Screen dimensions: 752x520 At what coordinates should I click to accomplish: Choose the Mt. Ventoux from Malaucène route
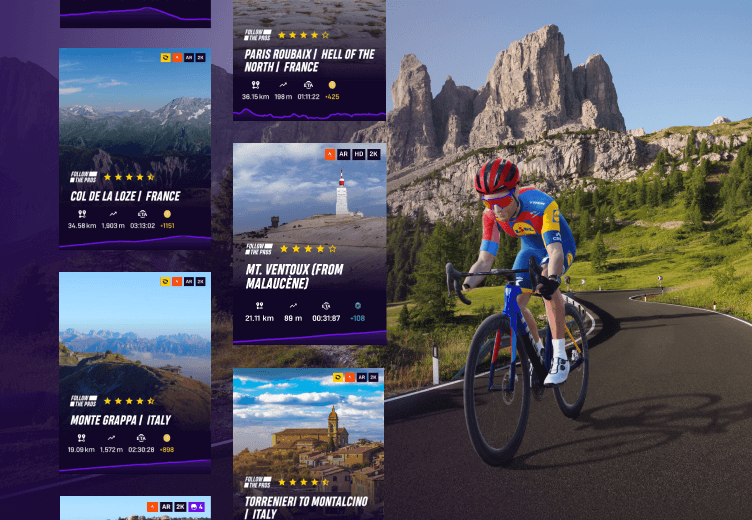pyautogui.click(x=309, y=244)
